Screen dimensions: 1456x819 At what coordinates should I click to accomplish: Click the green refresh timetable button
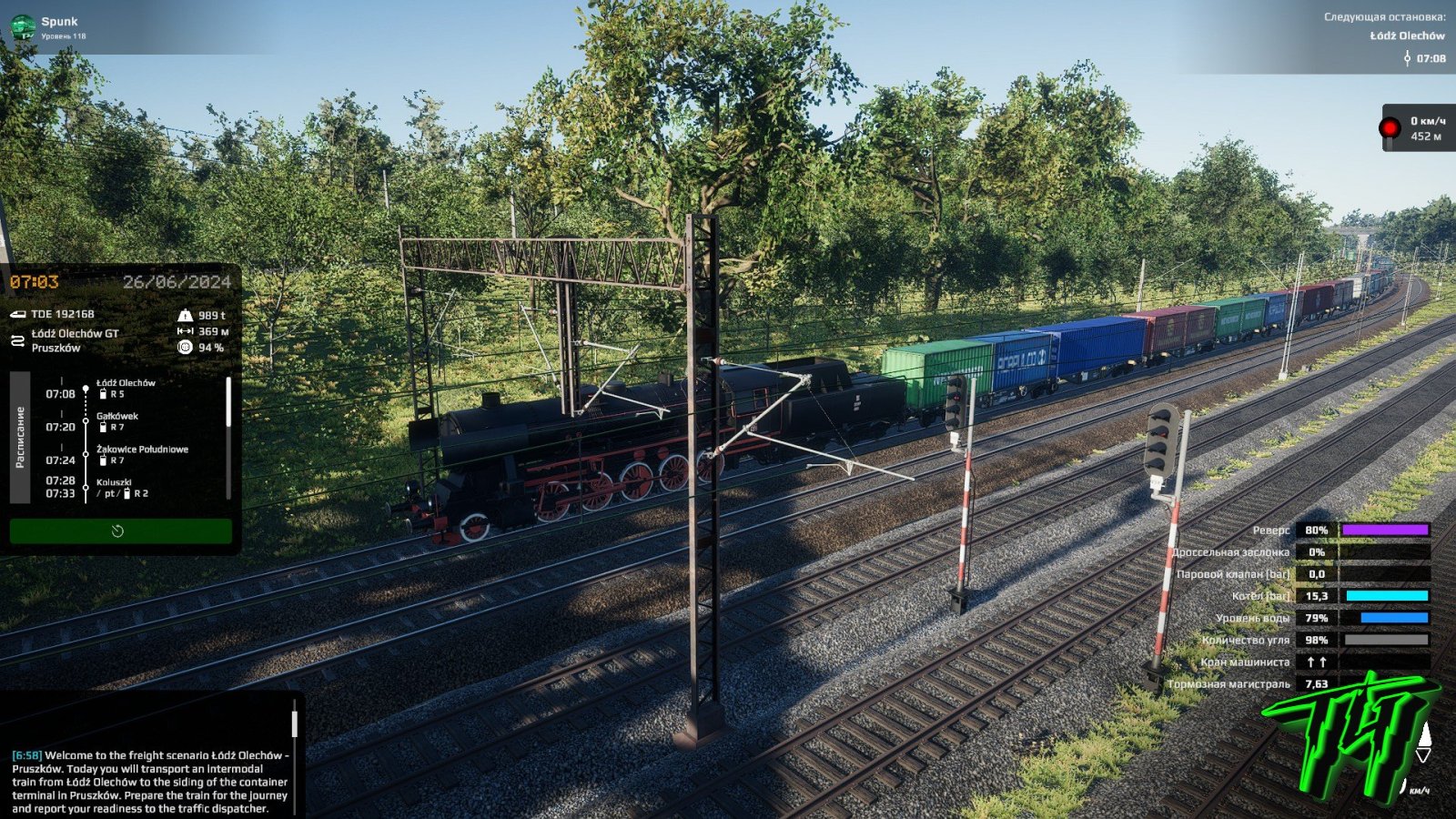point(120,531)
